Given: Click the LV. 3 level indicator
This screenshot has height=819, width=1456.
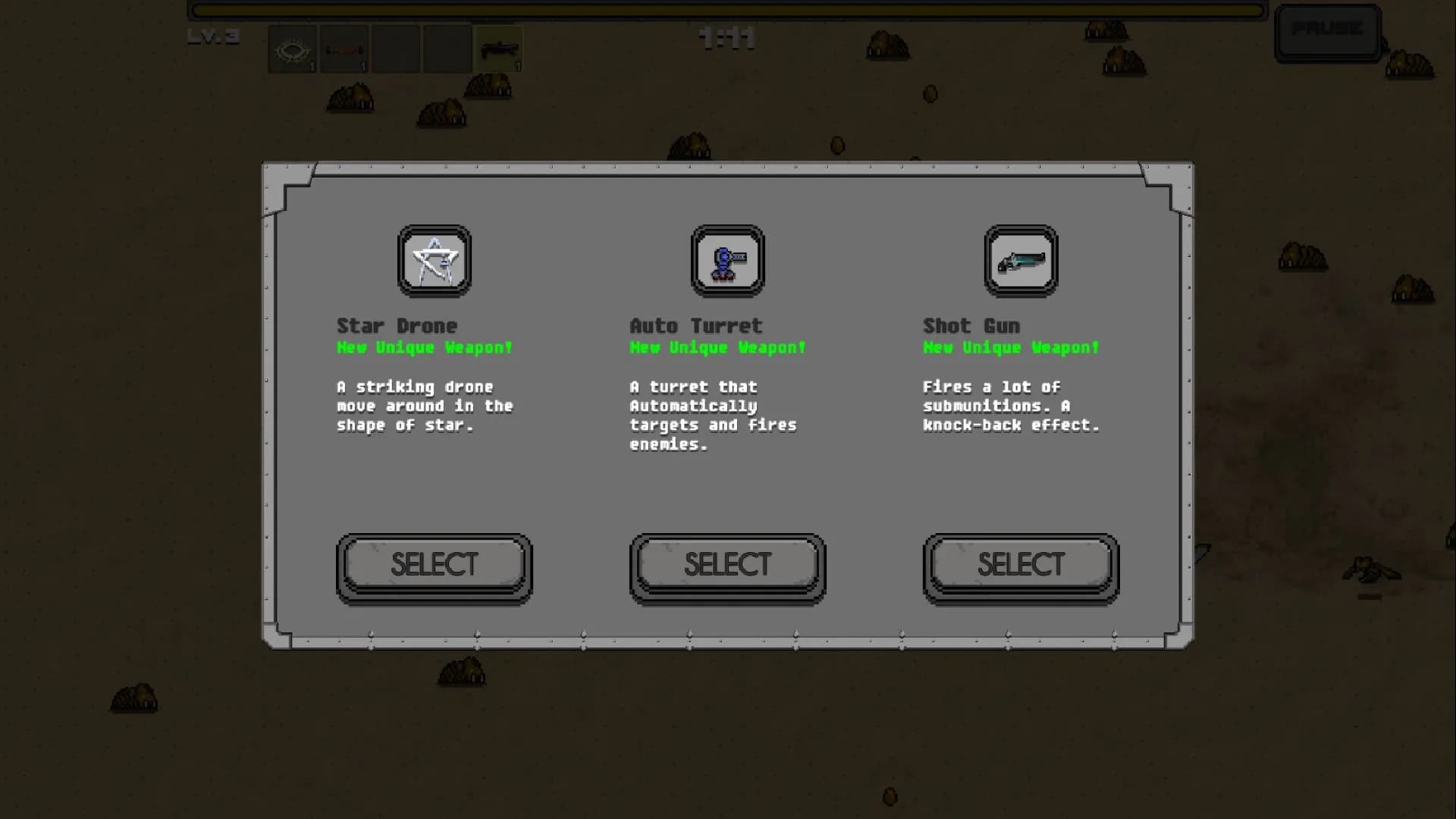Looking at the screenshot, I should point(215,36).
